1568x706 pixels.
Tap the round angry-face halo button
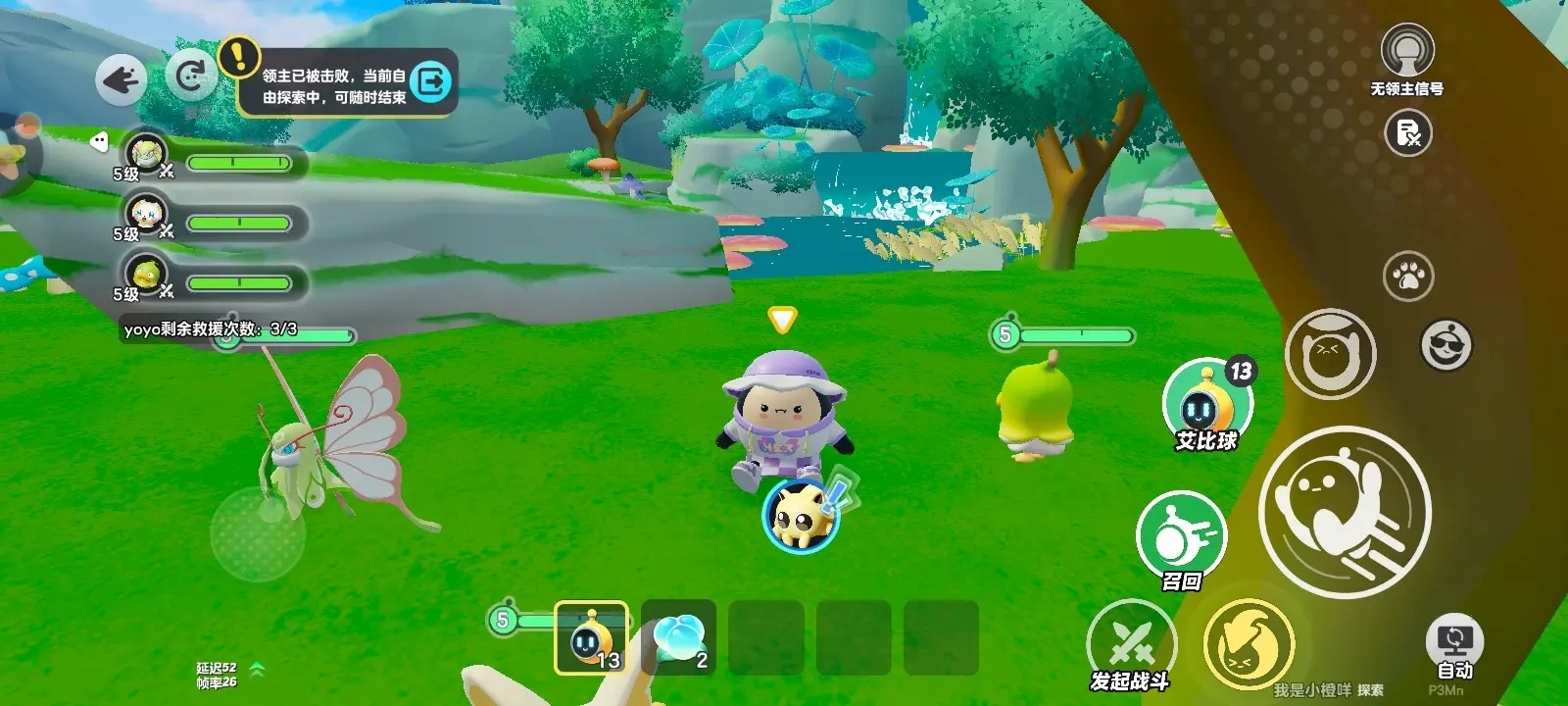pos(1329,354)
